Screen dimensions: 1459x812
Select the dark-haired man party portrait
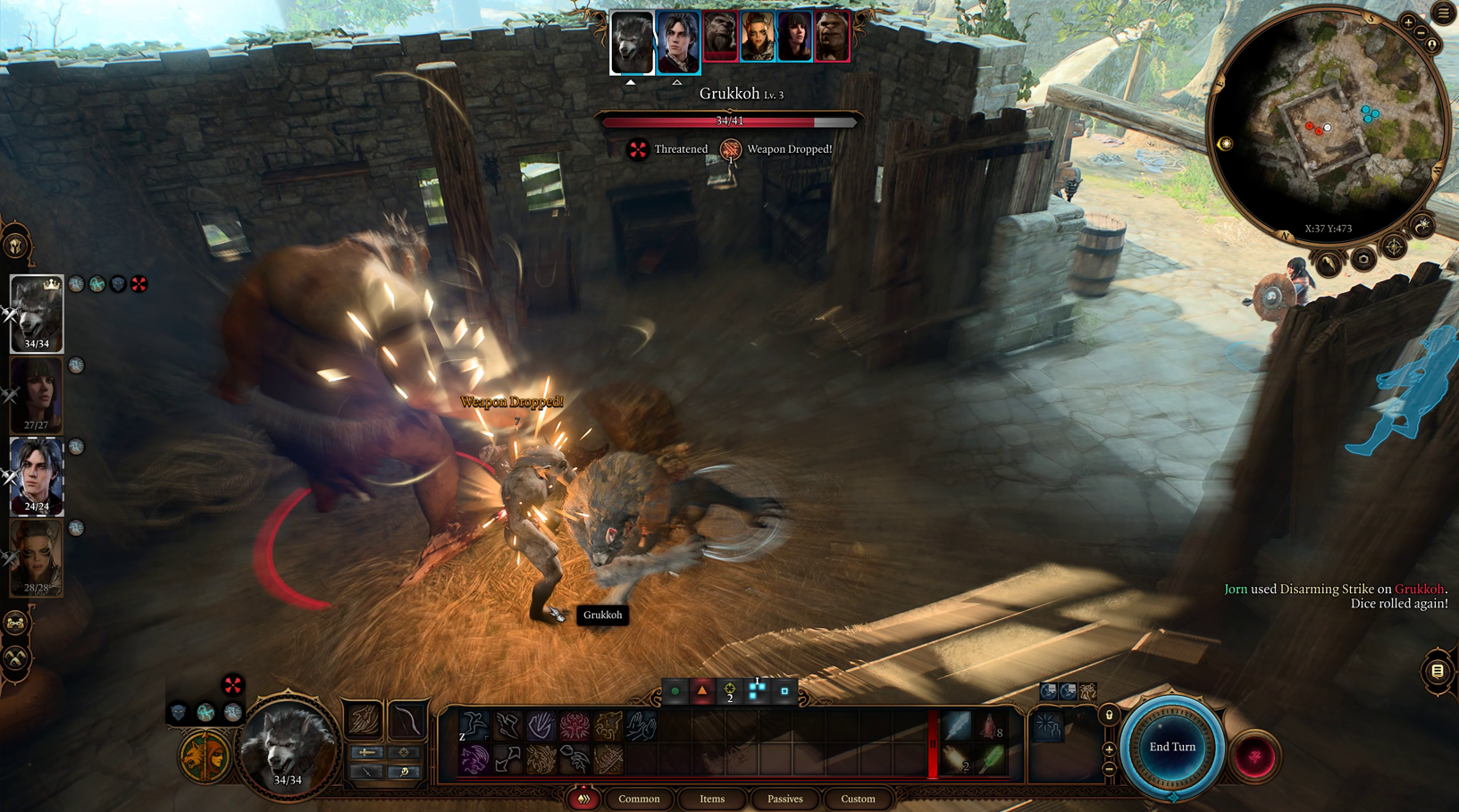pos(37,475)
